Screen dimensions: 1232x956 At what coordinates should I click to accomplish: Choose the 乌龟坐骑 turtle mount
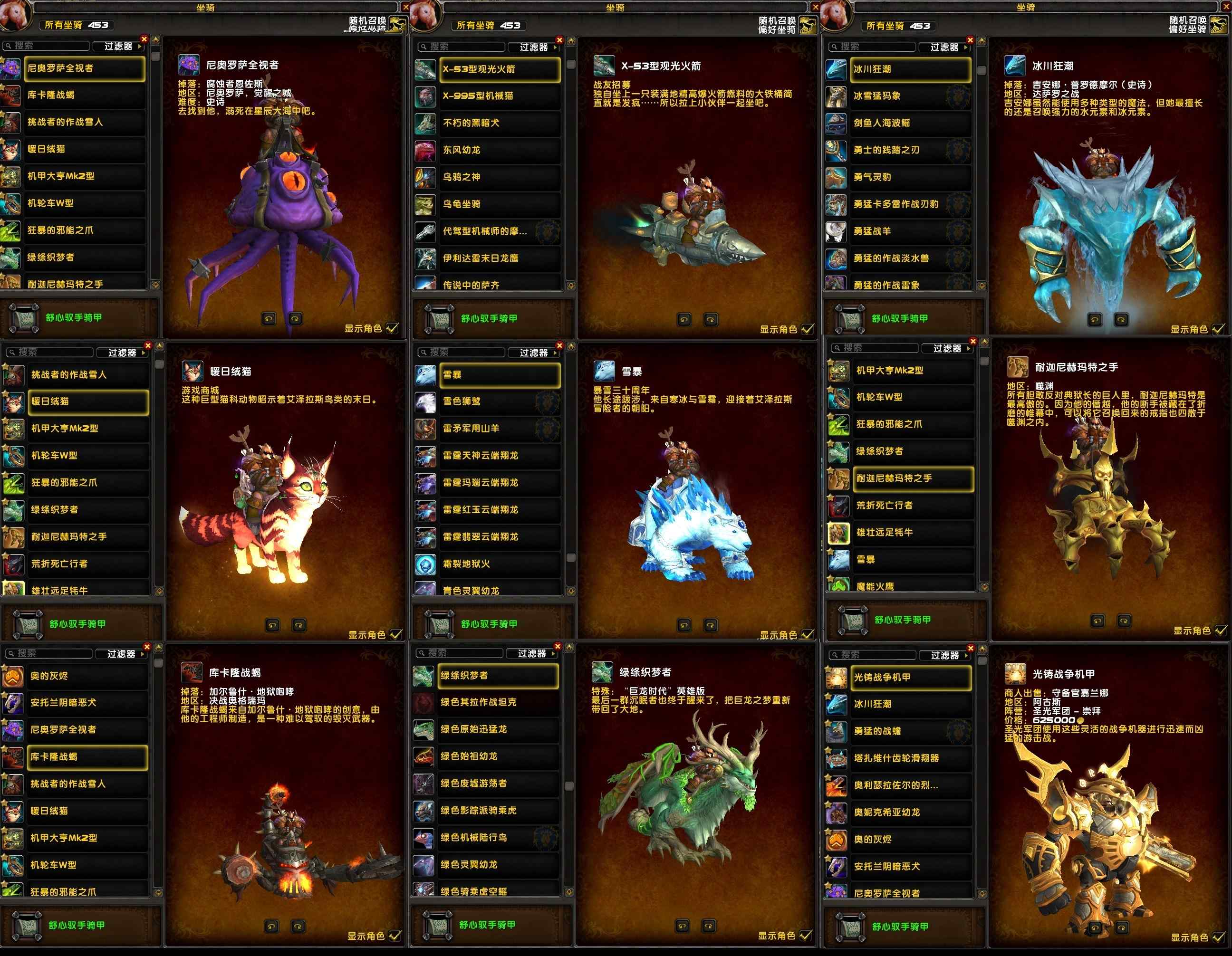click(x=499, y=204)
